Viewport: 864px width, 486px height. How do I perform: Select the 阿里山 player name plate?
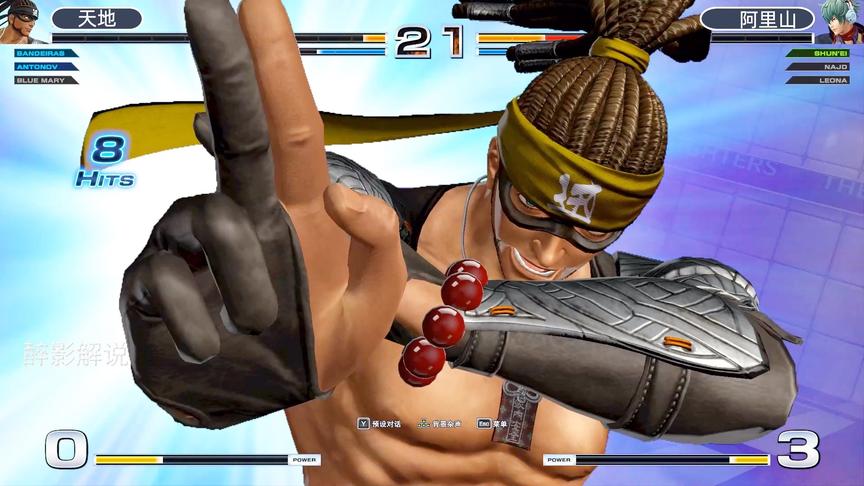pyautogui.click(x=756, y=19)
